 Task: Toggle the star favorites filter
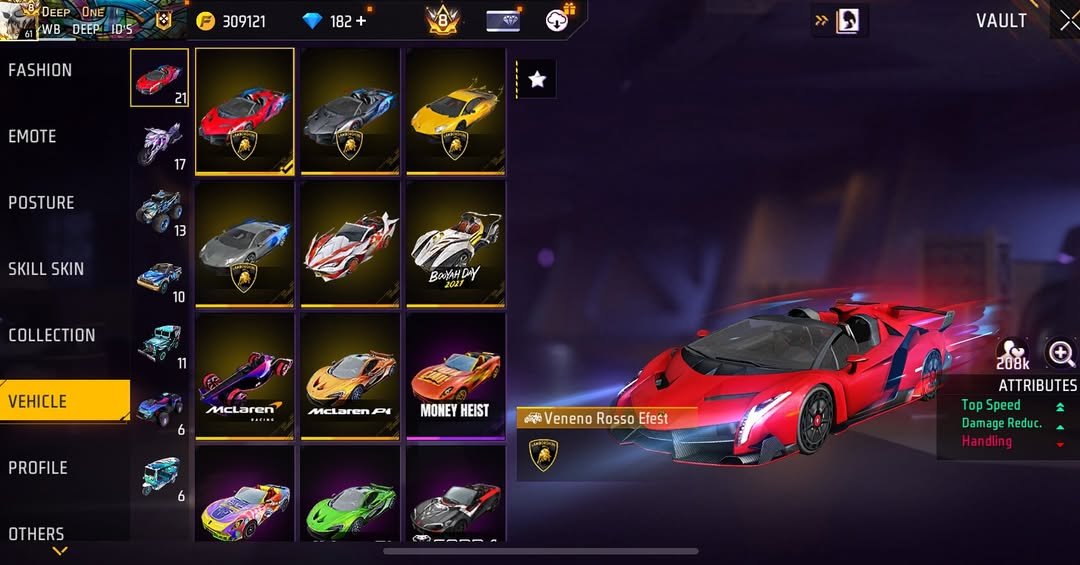(537, 79)
